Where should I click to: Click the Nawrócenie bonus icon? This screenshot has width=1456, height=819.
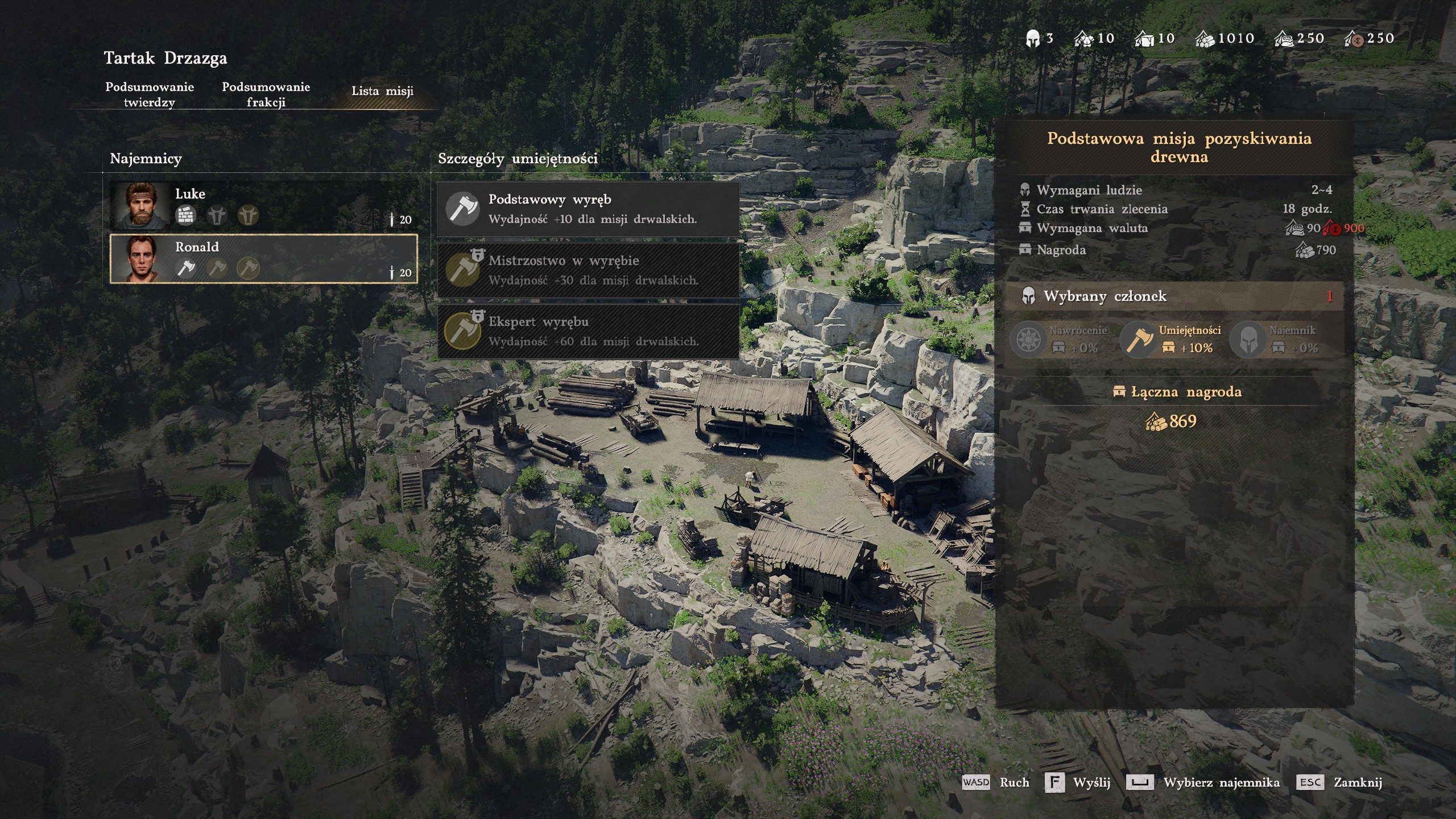1028,340
